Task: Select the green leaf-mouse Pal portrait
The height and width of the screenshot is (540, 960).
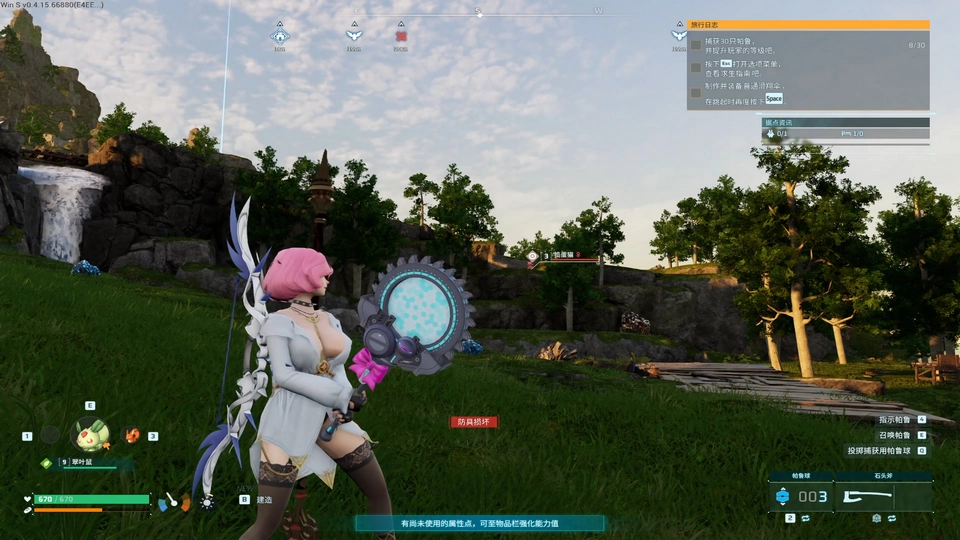Action: (90, 434)
